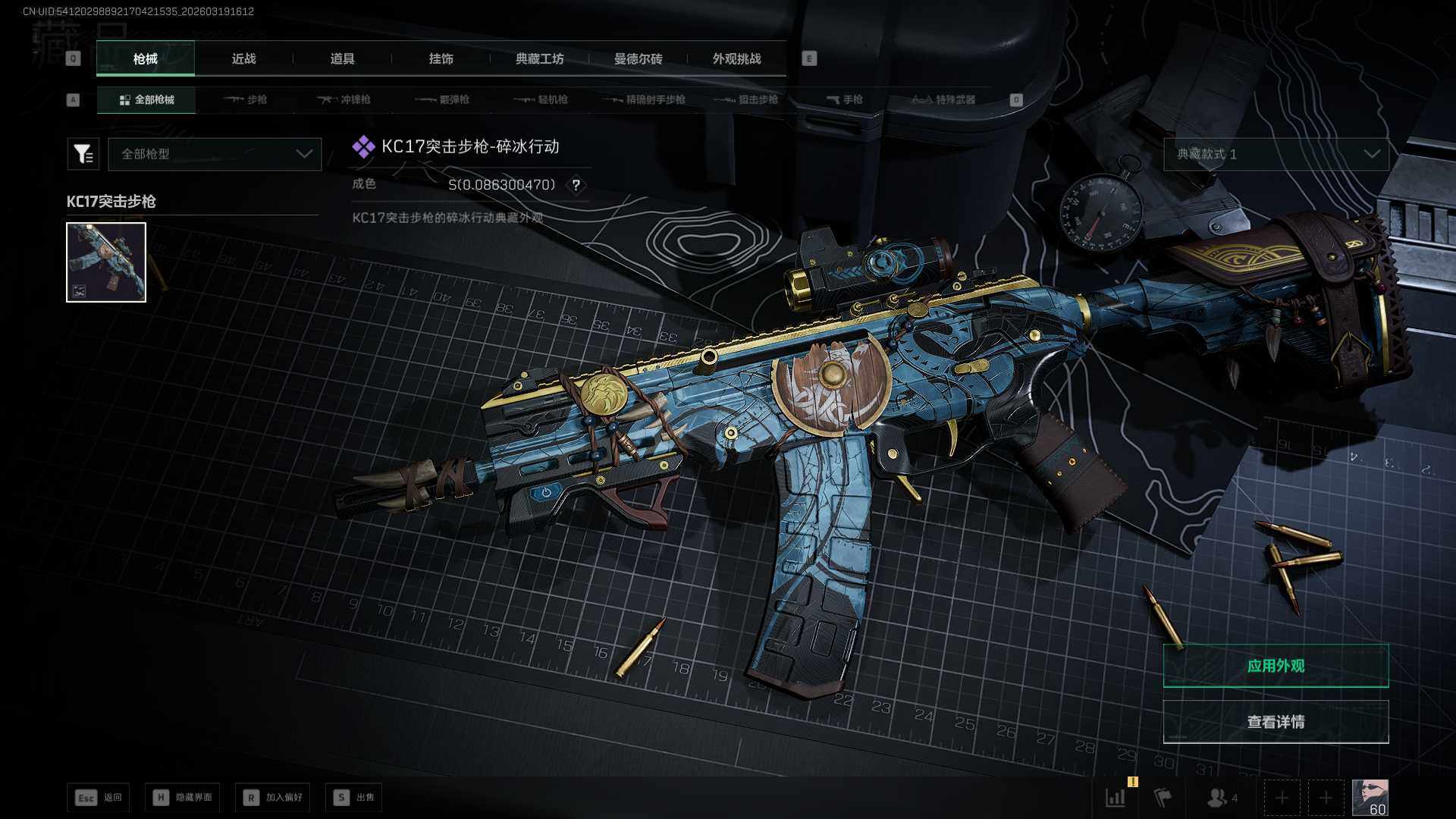Switch to the 外观挑战 tab
The image size is (1456, 819).
click(736, 59)
